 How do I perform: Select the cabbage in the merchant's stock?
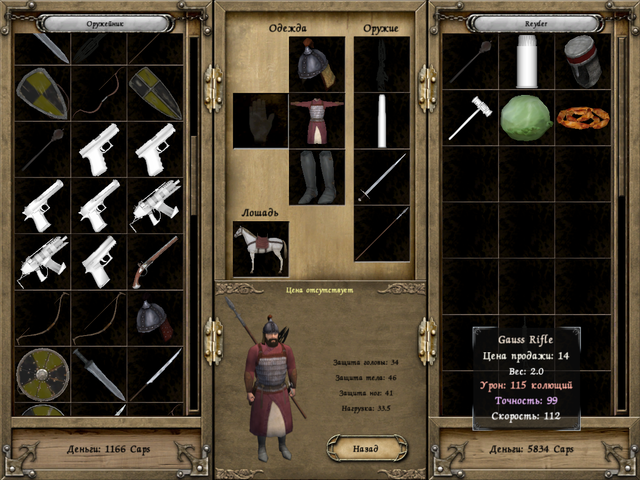pos(526,118)
